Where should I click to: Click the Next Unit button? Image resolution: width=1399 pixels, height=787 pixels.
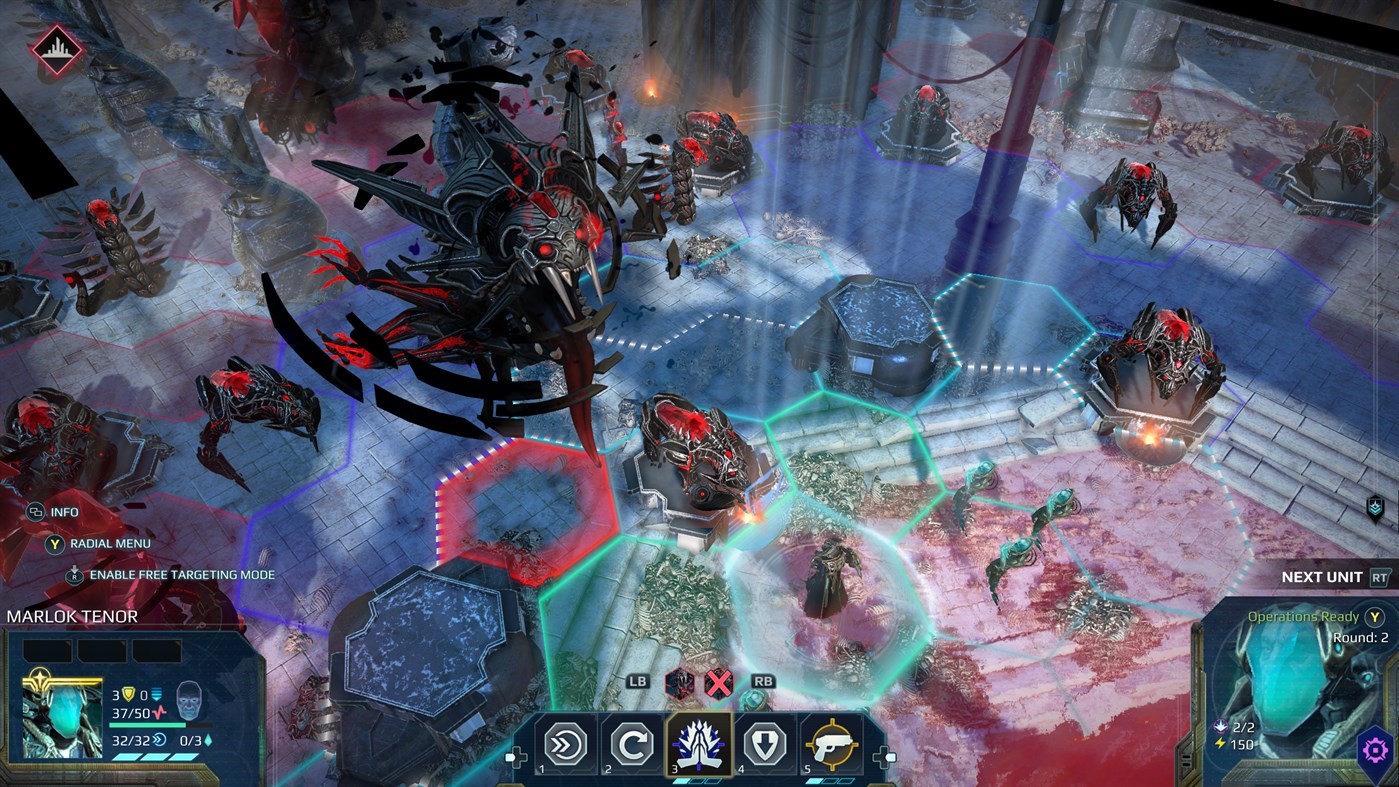[x=1322, y=577]
